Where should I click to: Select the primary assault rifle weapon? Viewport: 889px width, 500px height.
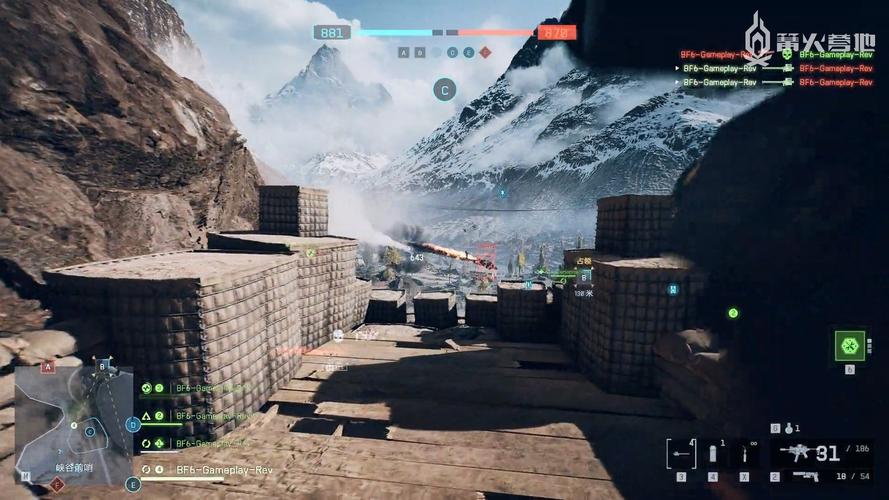tap(799, 453)
